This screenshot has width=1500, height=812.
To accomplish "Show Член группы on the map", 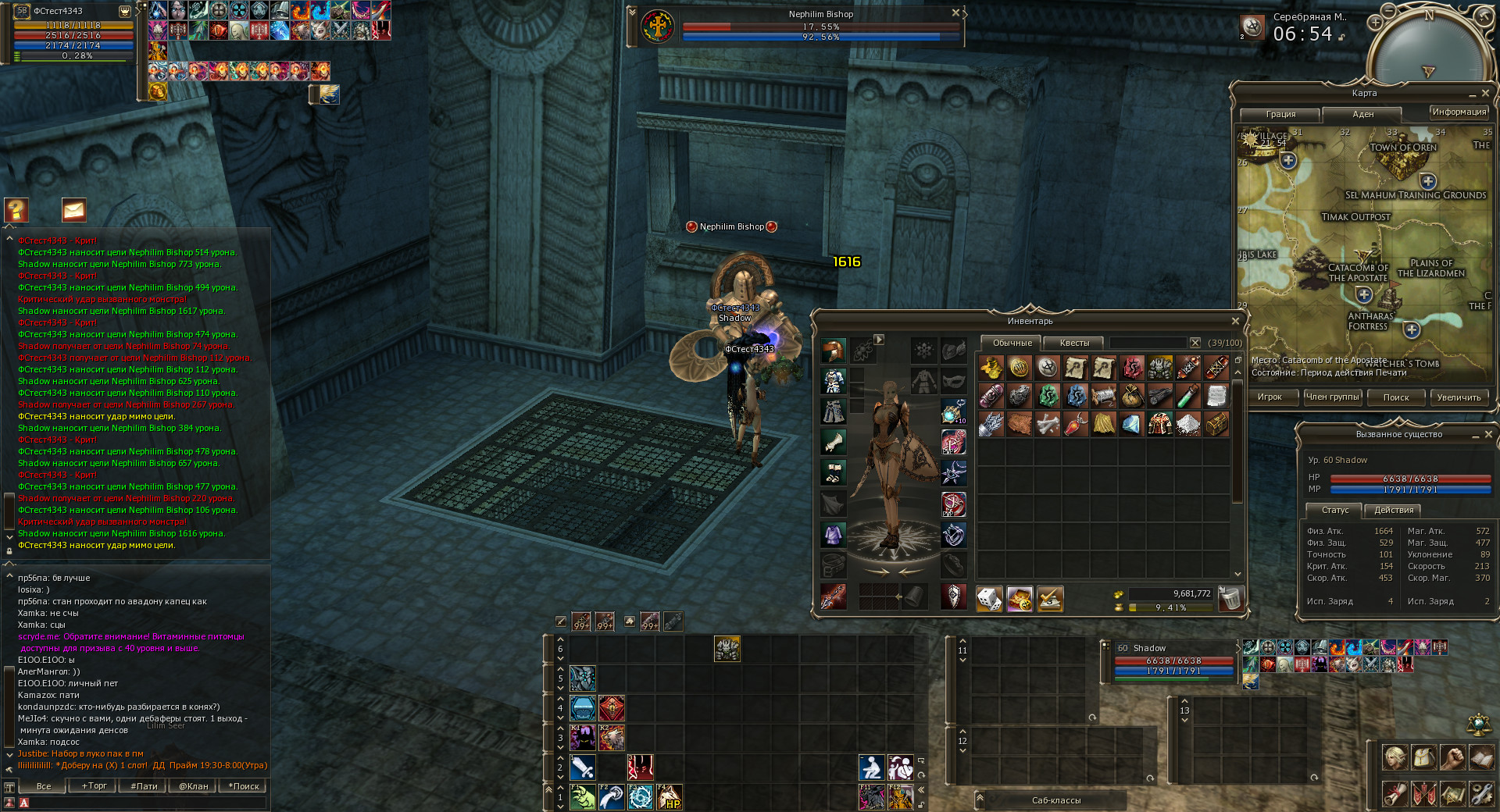I will (1333, 397).
